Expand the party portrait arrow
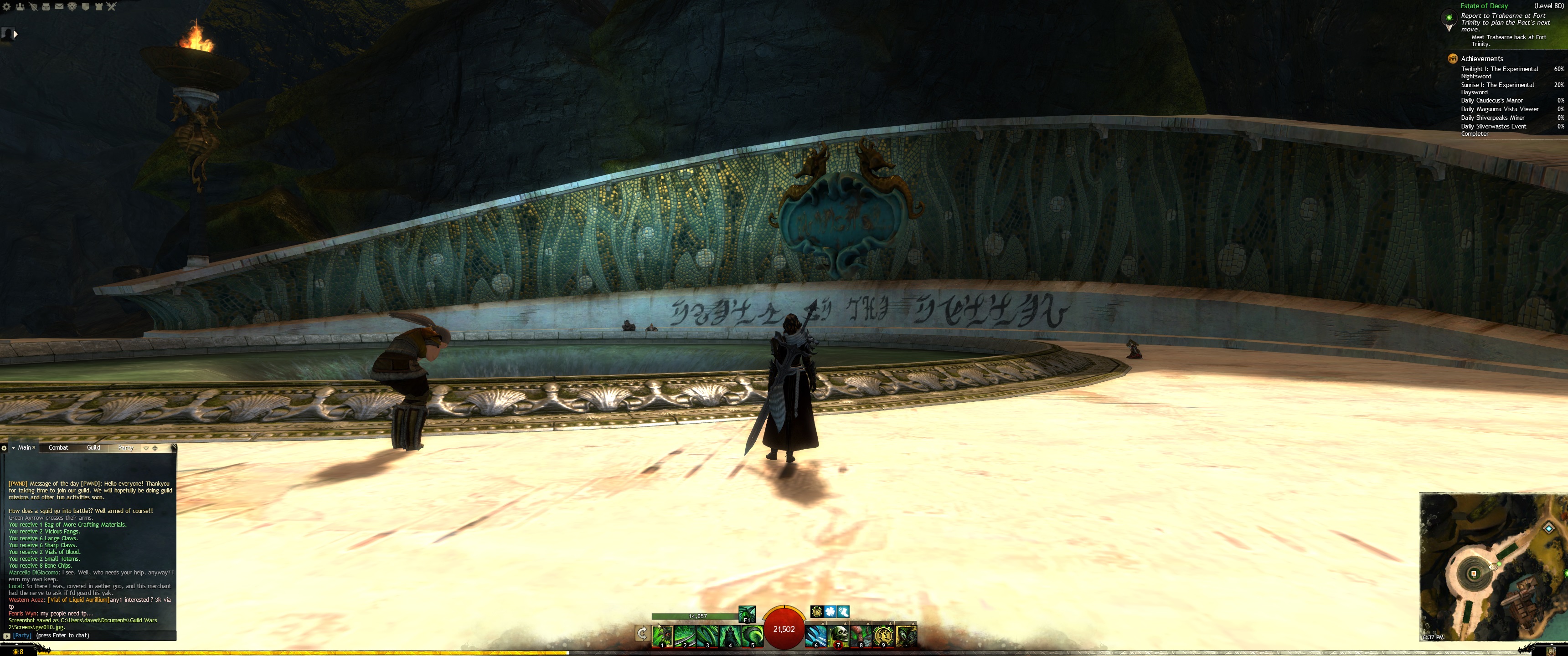 click(16, 34)
